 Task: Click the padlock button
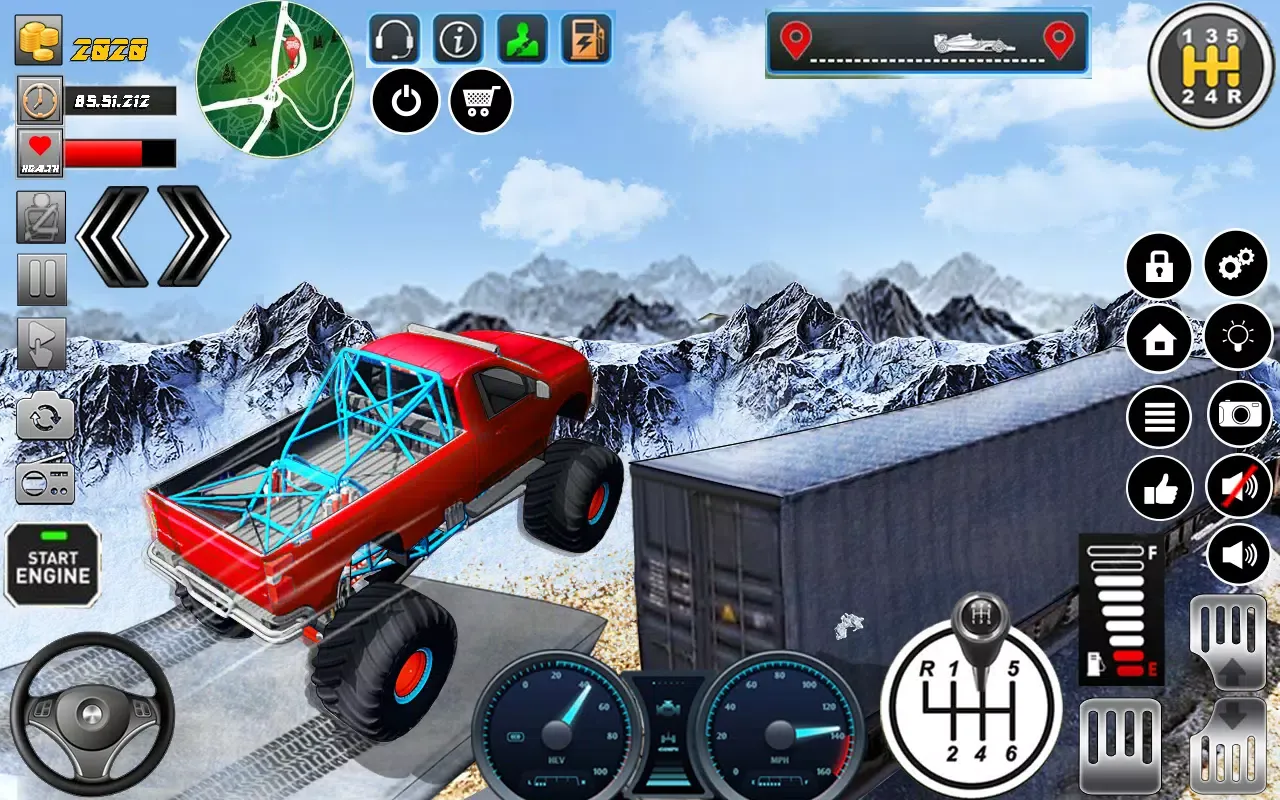(1159, 266)
